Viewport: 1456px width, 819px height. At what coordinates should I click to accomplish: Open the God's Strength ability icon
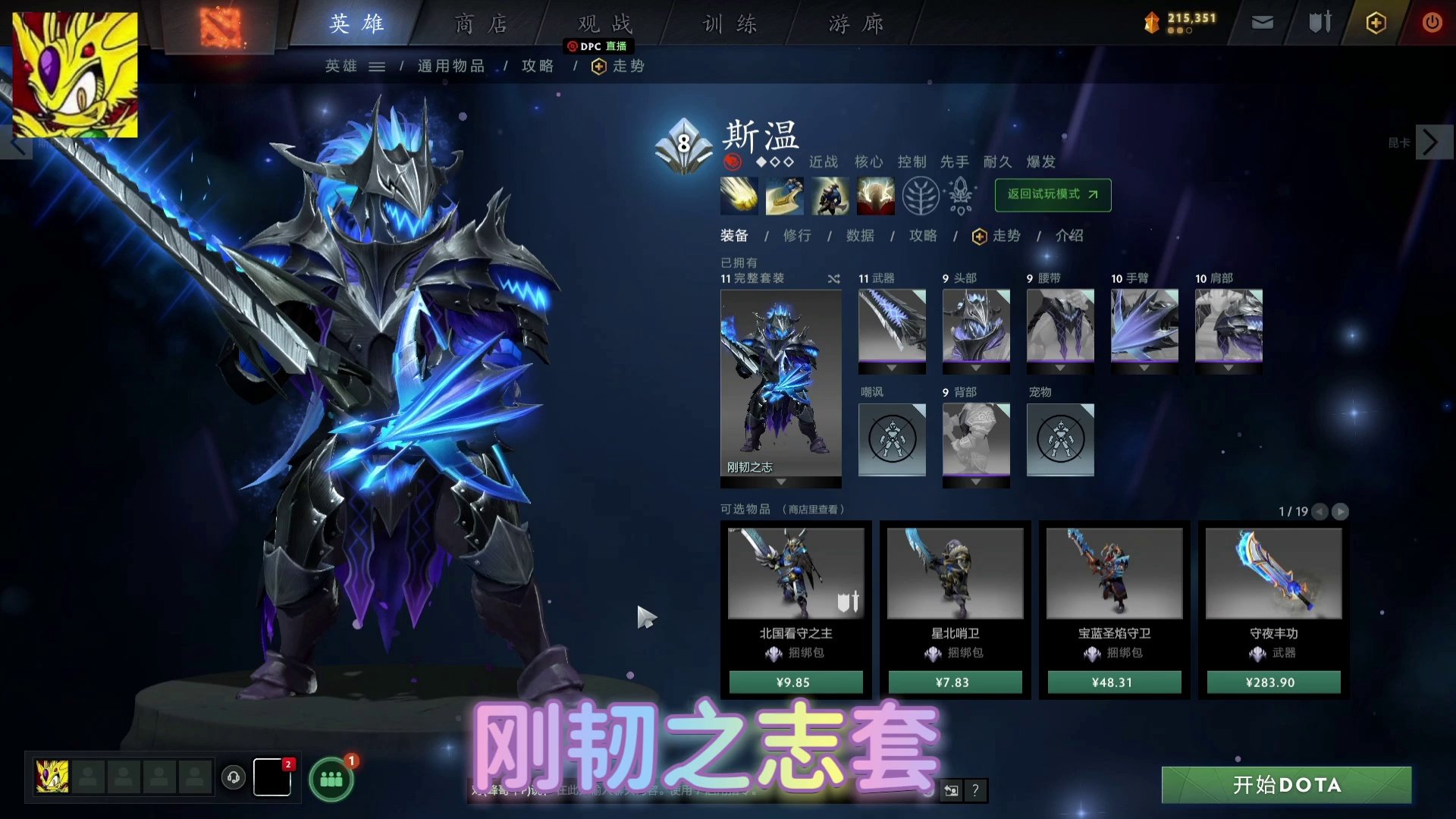876,196
